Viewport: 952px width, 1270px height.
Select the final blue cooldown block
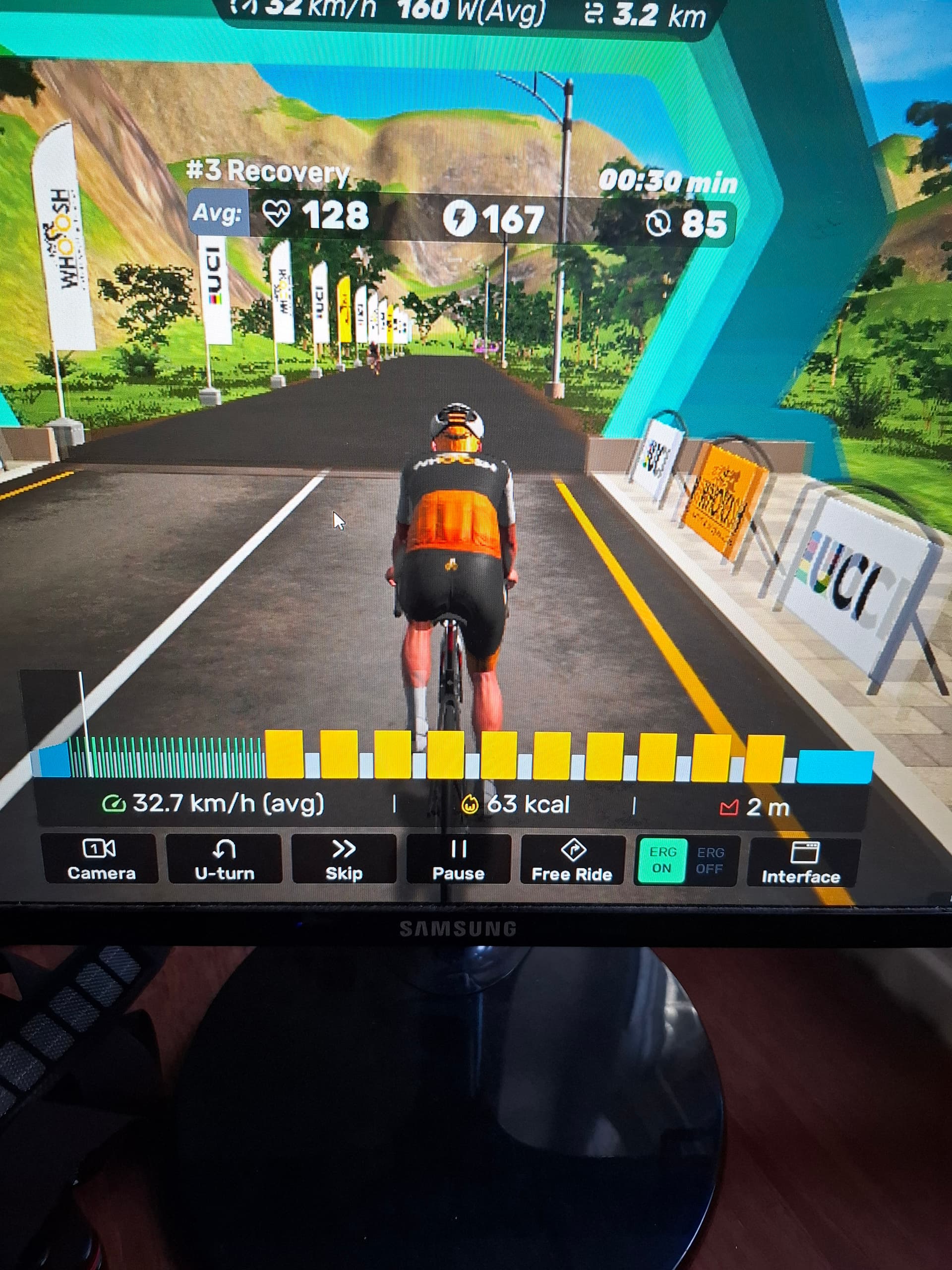click(835, 766)
